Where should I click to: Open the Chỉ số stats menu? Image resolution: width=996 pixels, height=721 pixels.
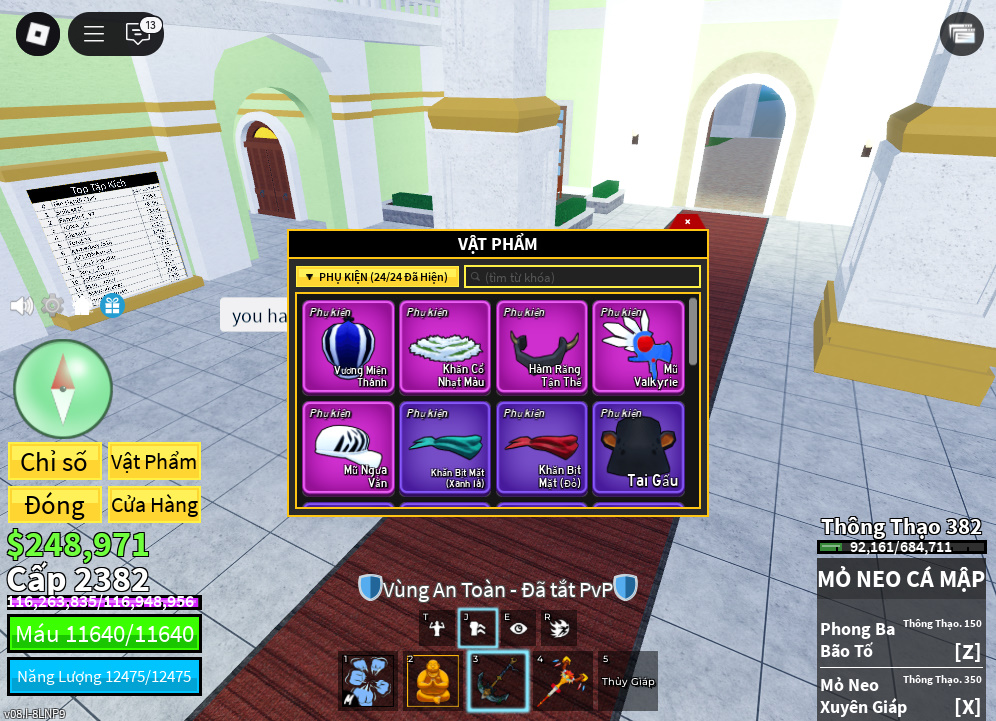click(x=54, y=462)
